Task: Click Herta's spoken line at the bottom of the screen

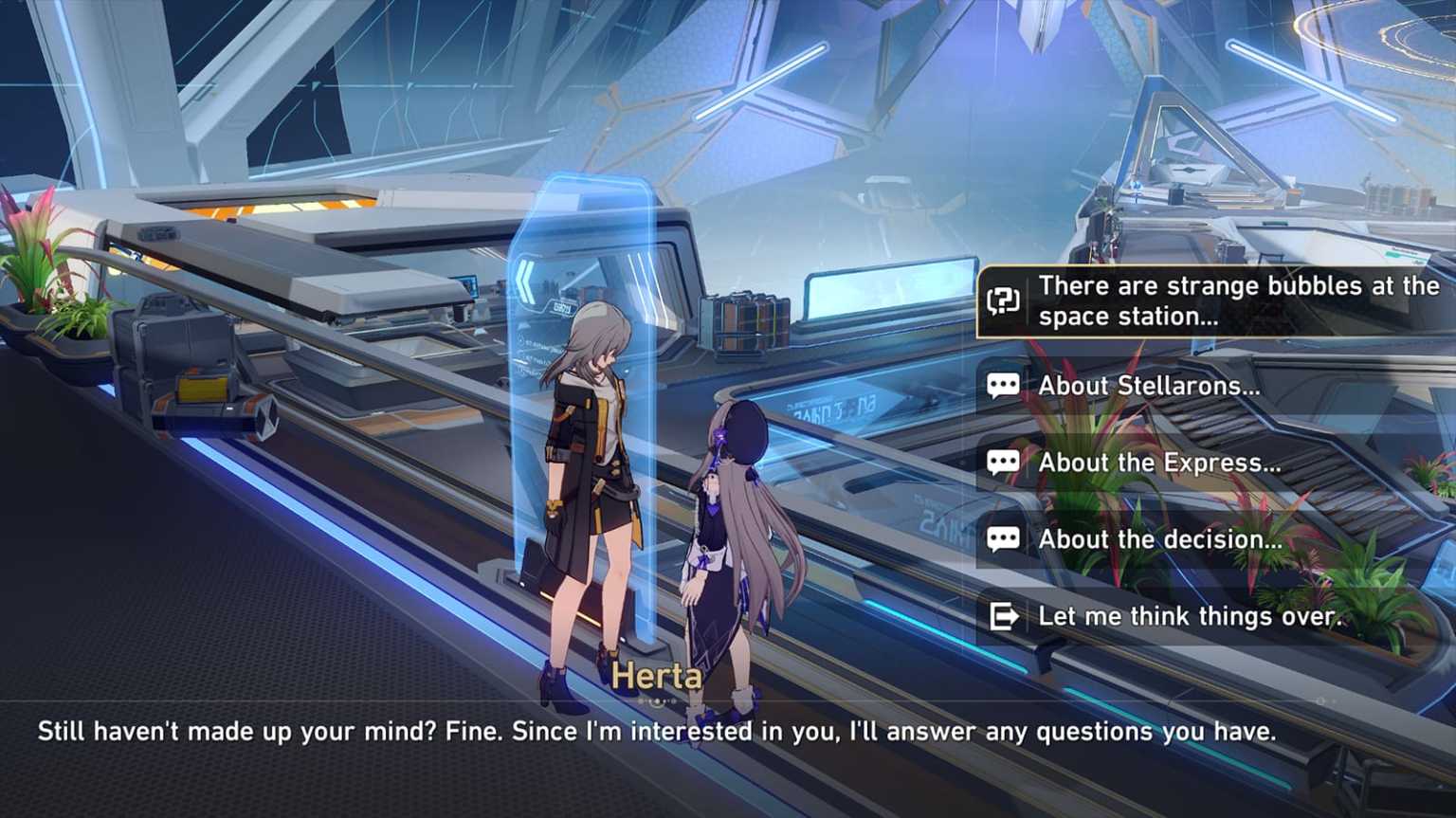Action: (658, 731)
